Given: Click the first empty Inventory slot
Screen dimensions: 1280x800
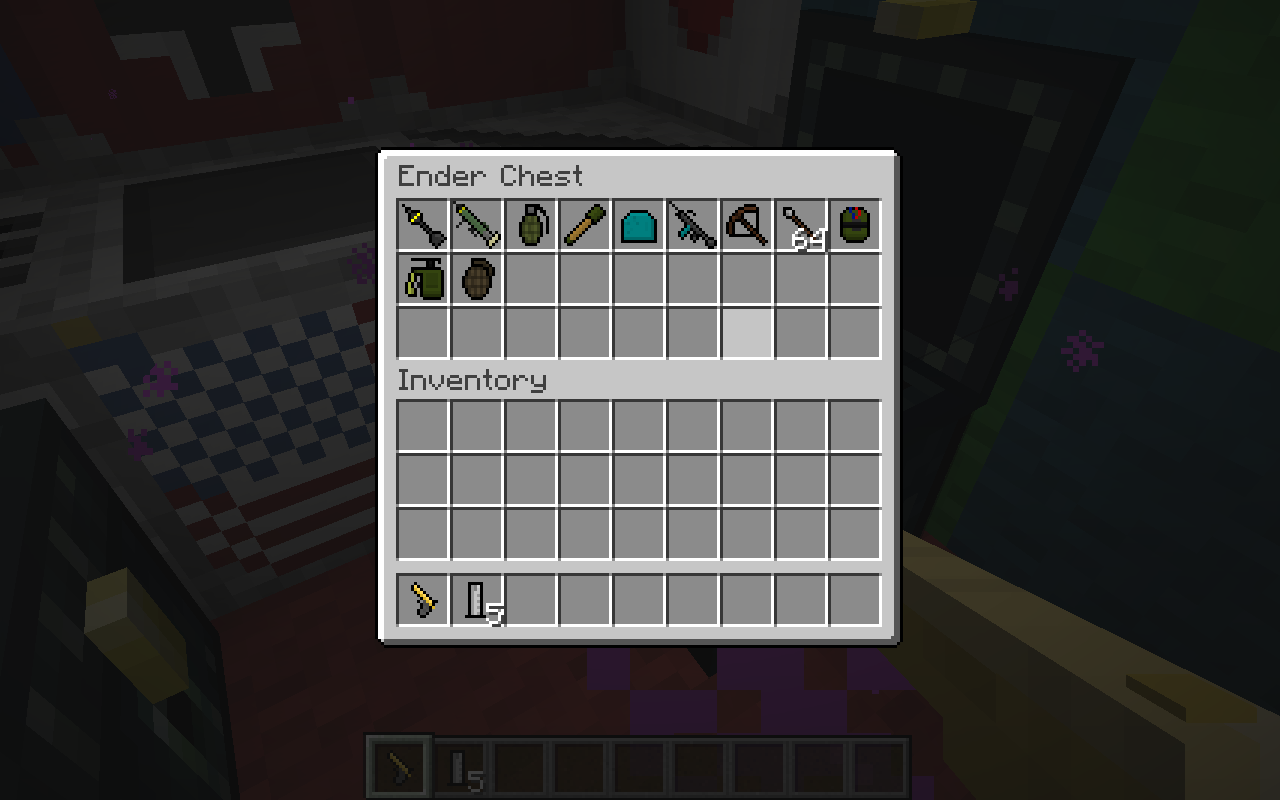Looking at the screenshot, I should click(423, 425).
